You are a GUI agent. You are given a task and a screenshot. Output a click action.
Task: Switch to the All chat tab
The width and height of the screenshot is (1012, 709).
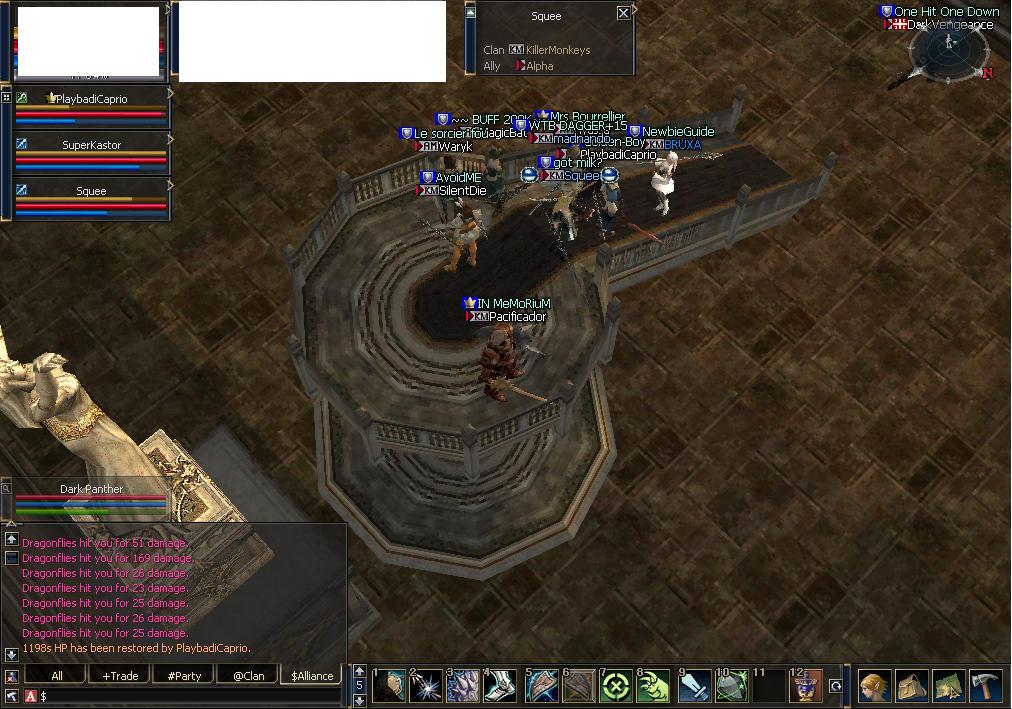[x=57, y=676]
